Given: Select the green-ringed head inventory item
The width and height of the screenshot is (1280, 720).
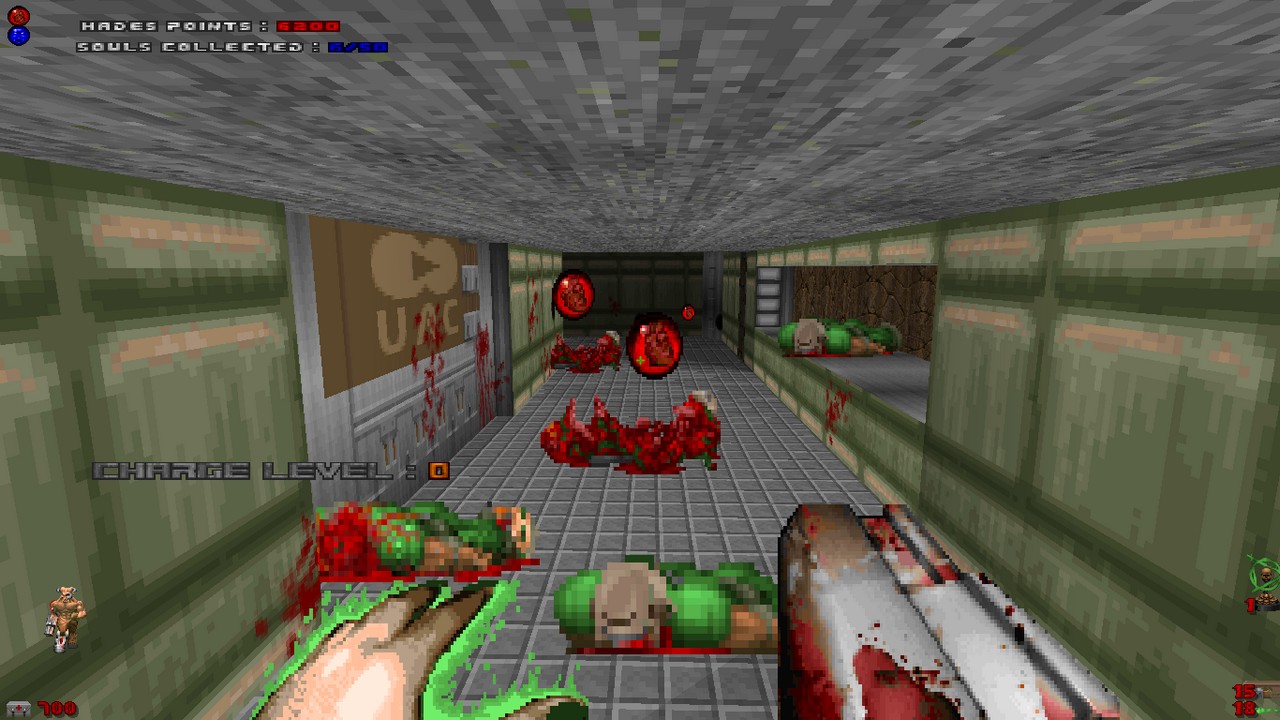Looking at the screenshot, I should [x=1264, y=575].
